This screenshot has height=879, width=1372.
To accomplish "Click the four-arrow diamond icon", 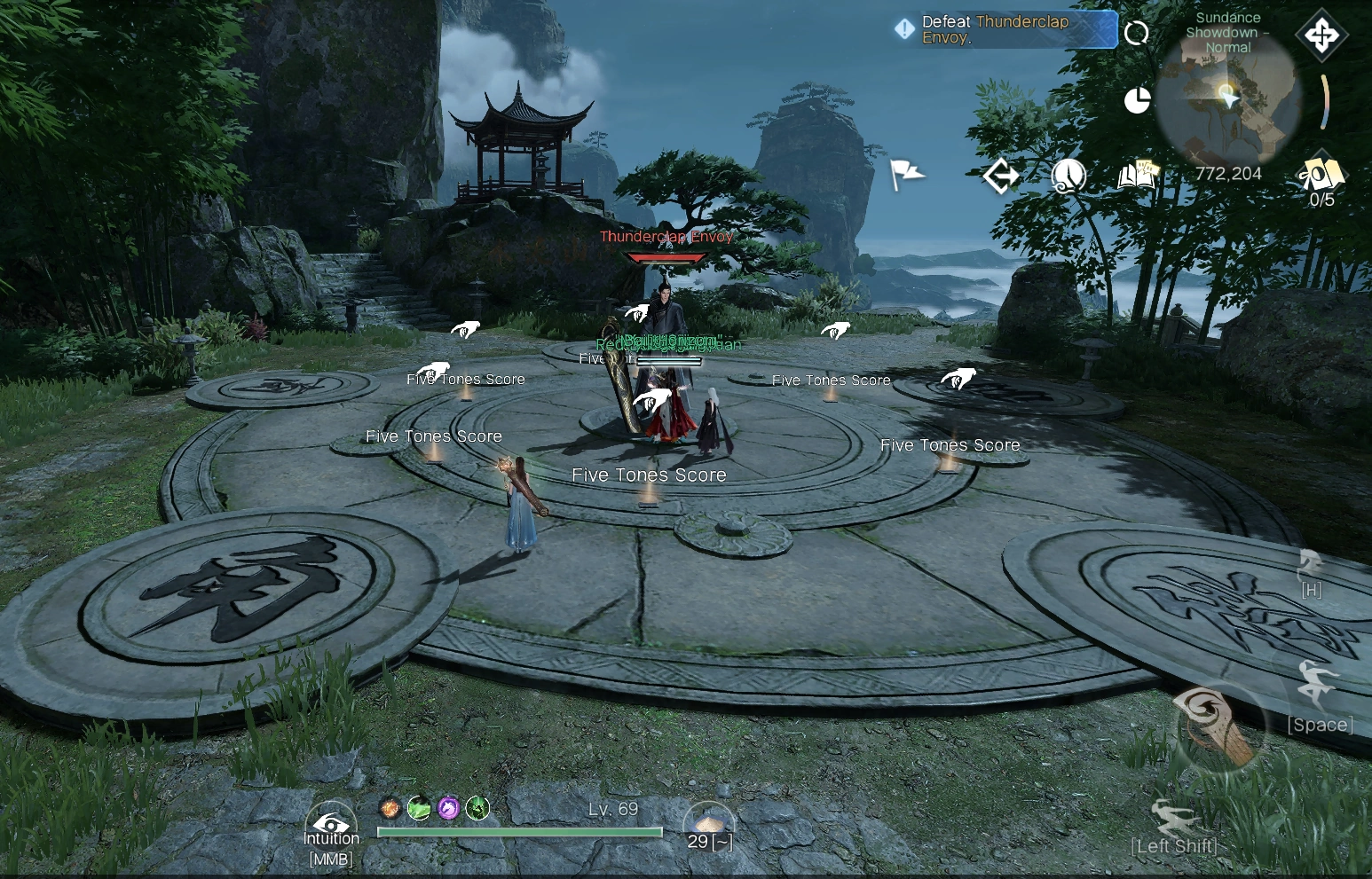I will tap(1321, 35).
